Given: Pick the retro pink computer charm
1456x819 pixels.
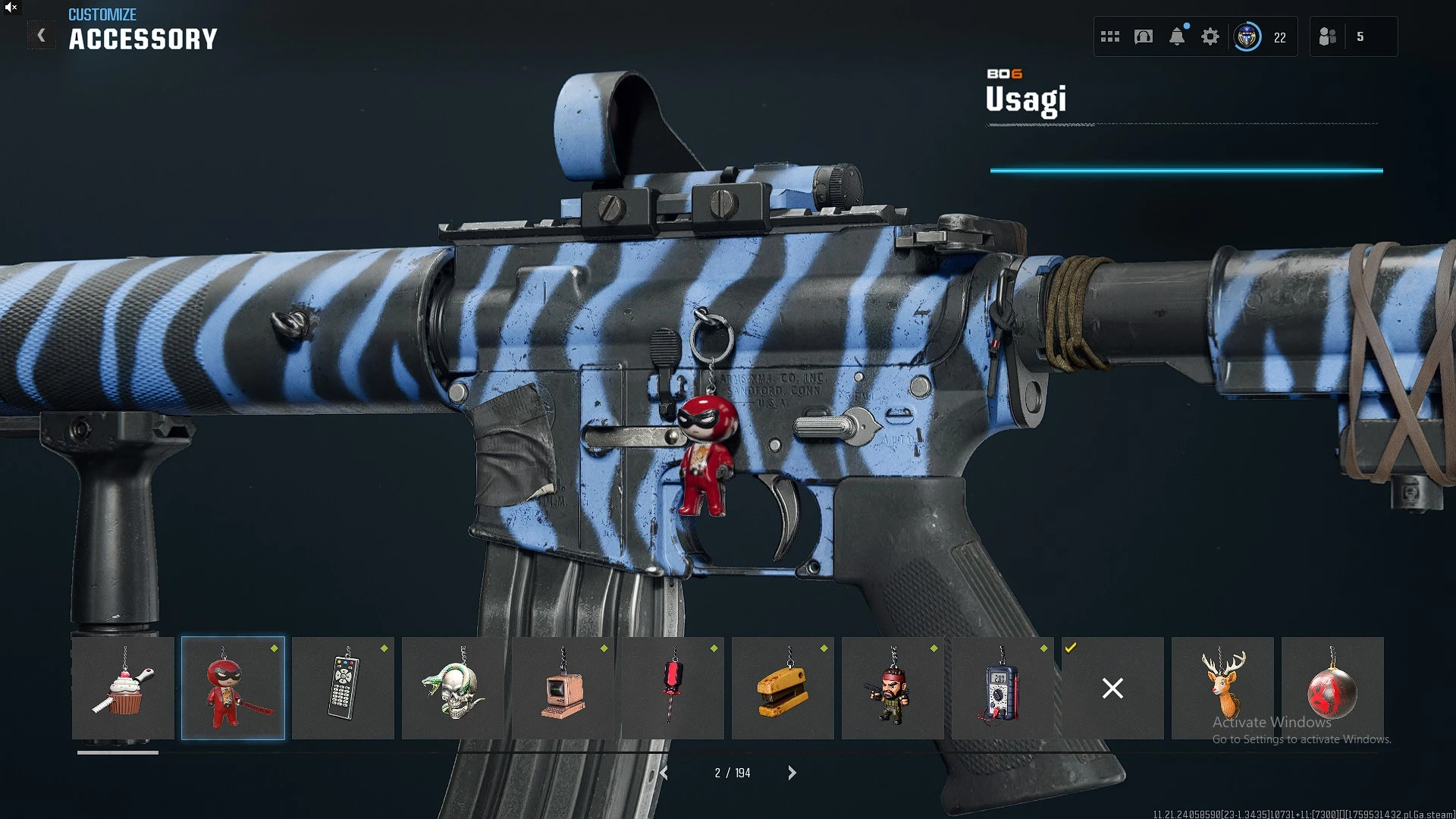Looking at the screenshot, I should (563, 688).
